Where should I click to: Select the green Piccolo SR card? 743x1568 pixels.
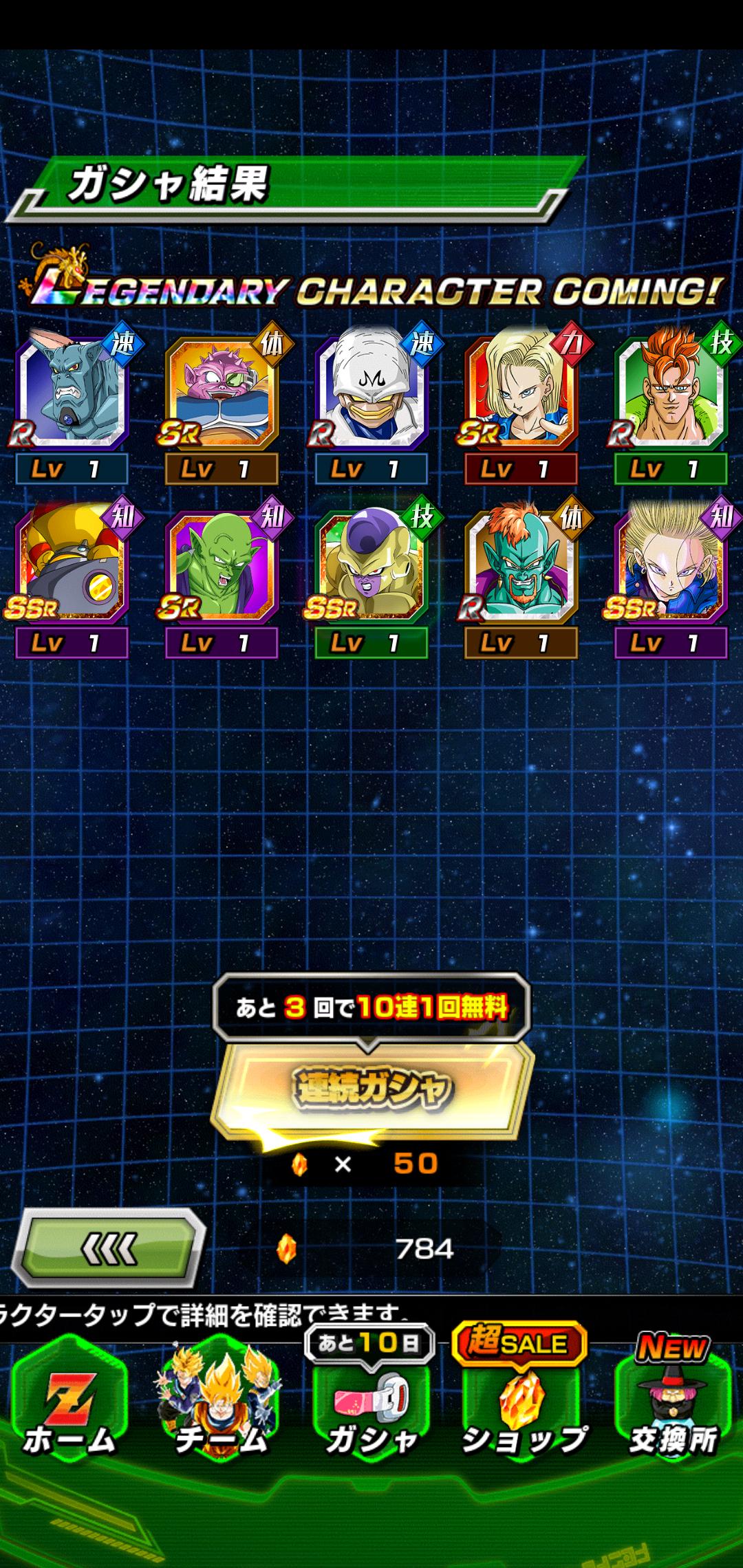click(x=222, y=566)
